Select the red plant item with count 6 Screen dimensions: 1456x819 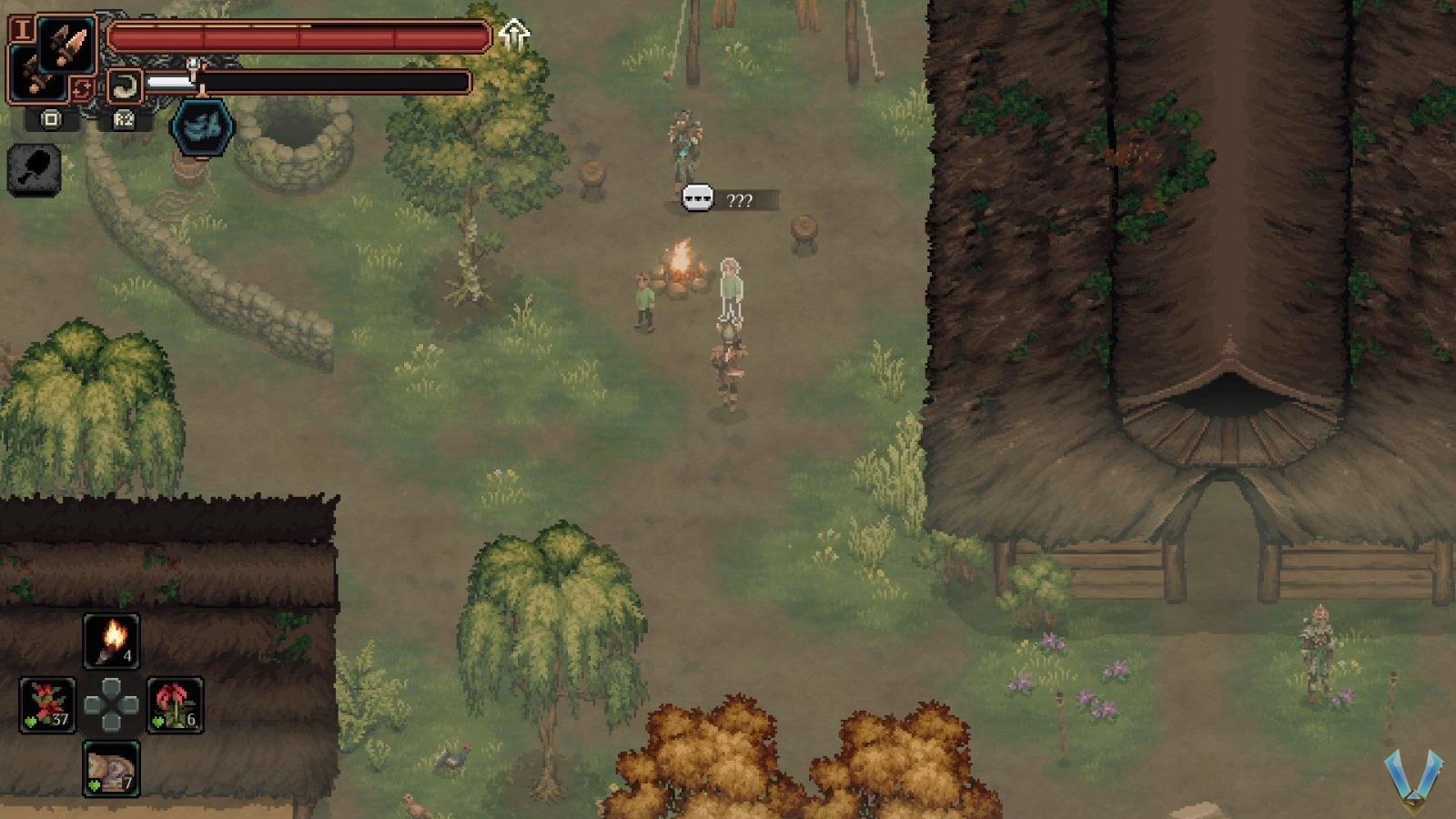175,703
